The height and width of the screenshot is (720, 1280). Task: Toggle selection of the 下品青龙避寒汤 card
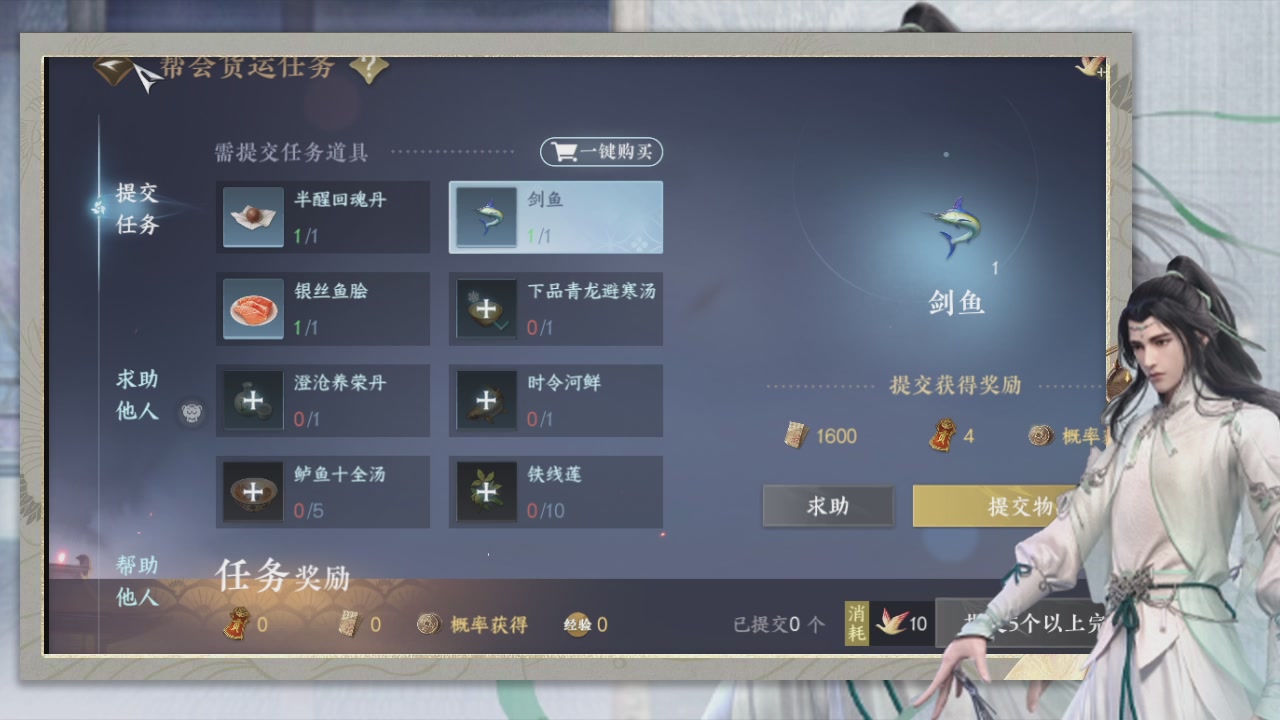[x=555, y=308]
